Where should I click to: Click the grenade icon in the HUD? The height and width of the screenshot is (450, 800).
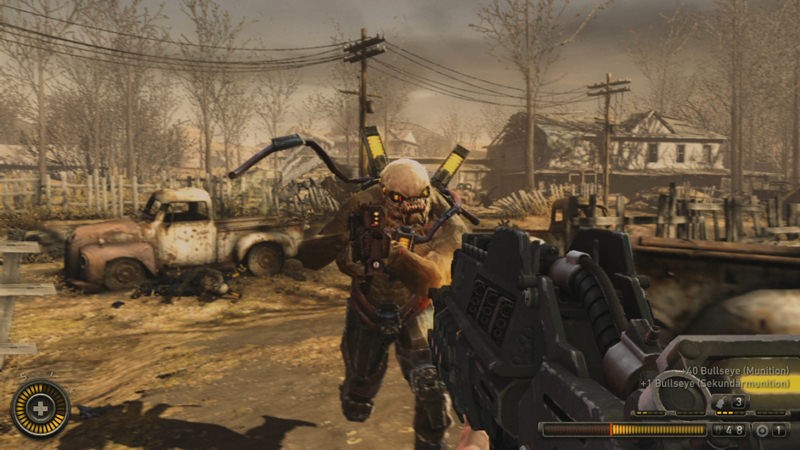tap(718, 402)
